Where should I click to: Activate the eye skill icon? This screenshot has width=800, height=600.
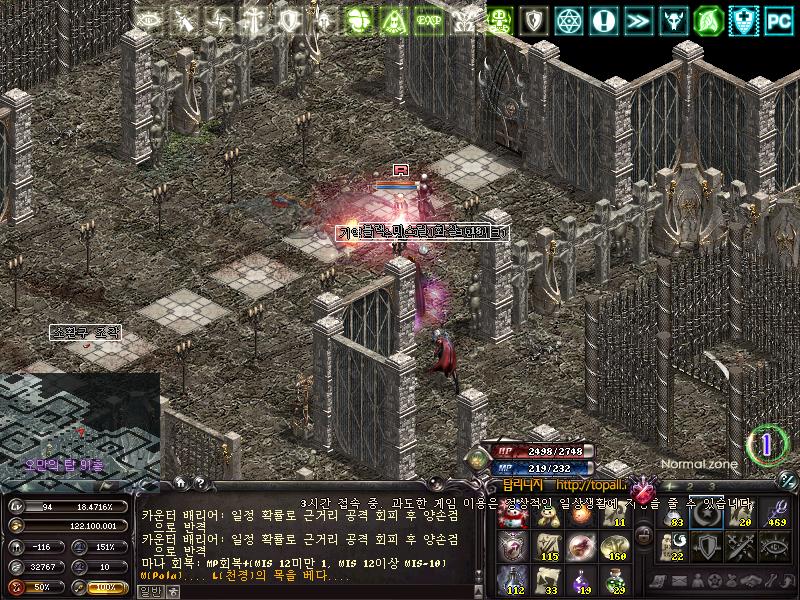[774, 545]
